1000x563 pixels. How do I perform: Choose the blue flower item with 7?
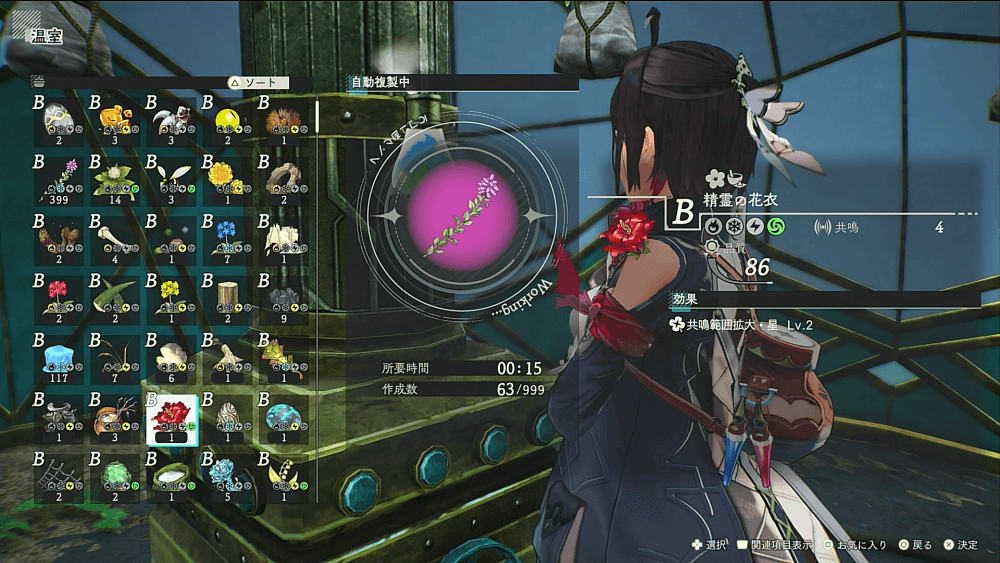[x=227, y=238]
